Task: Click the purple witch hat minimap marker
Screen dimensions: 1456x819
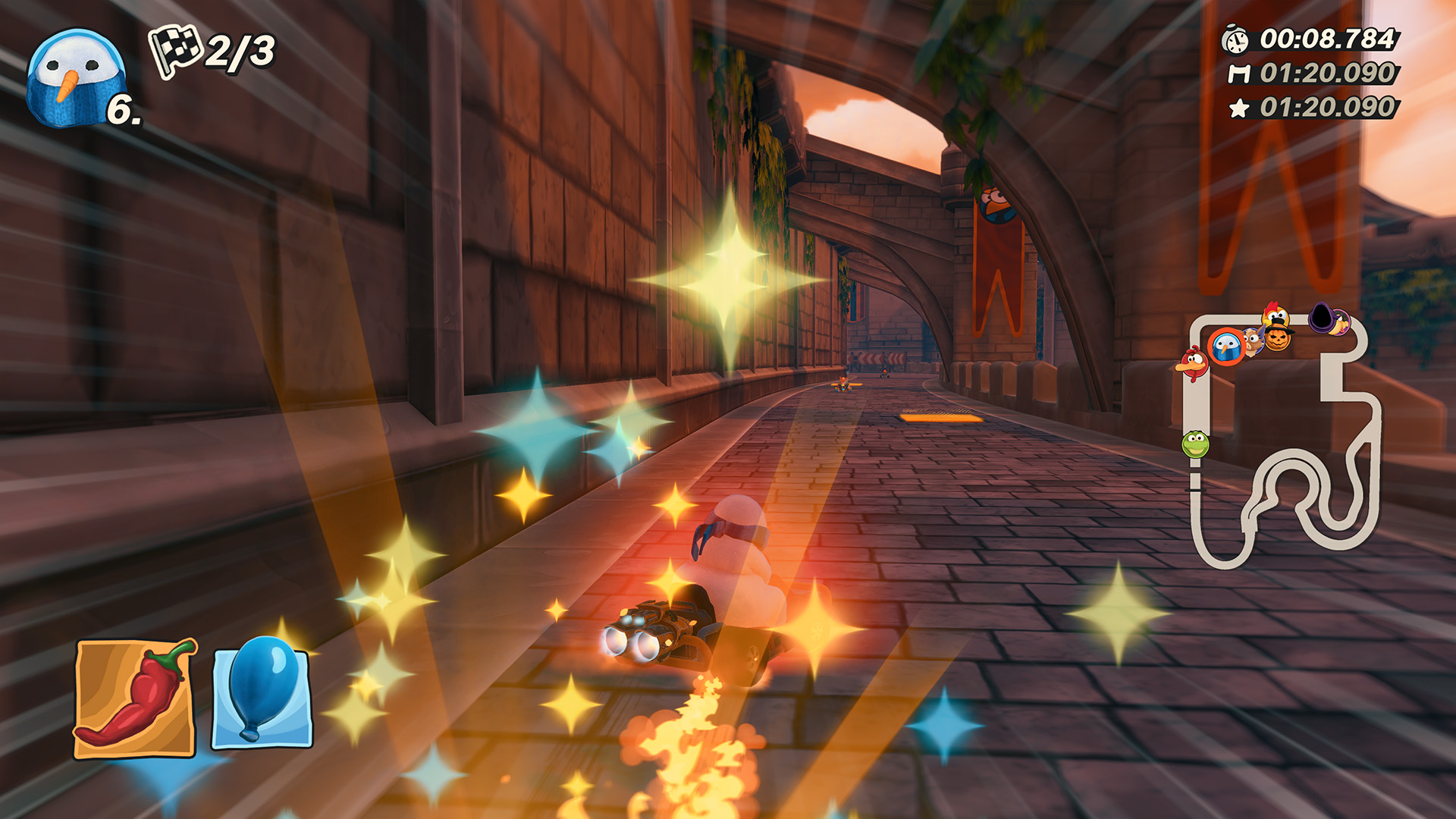Action: (x=1322, y=317)
